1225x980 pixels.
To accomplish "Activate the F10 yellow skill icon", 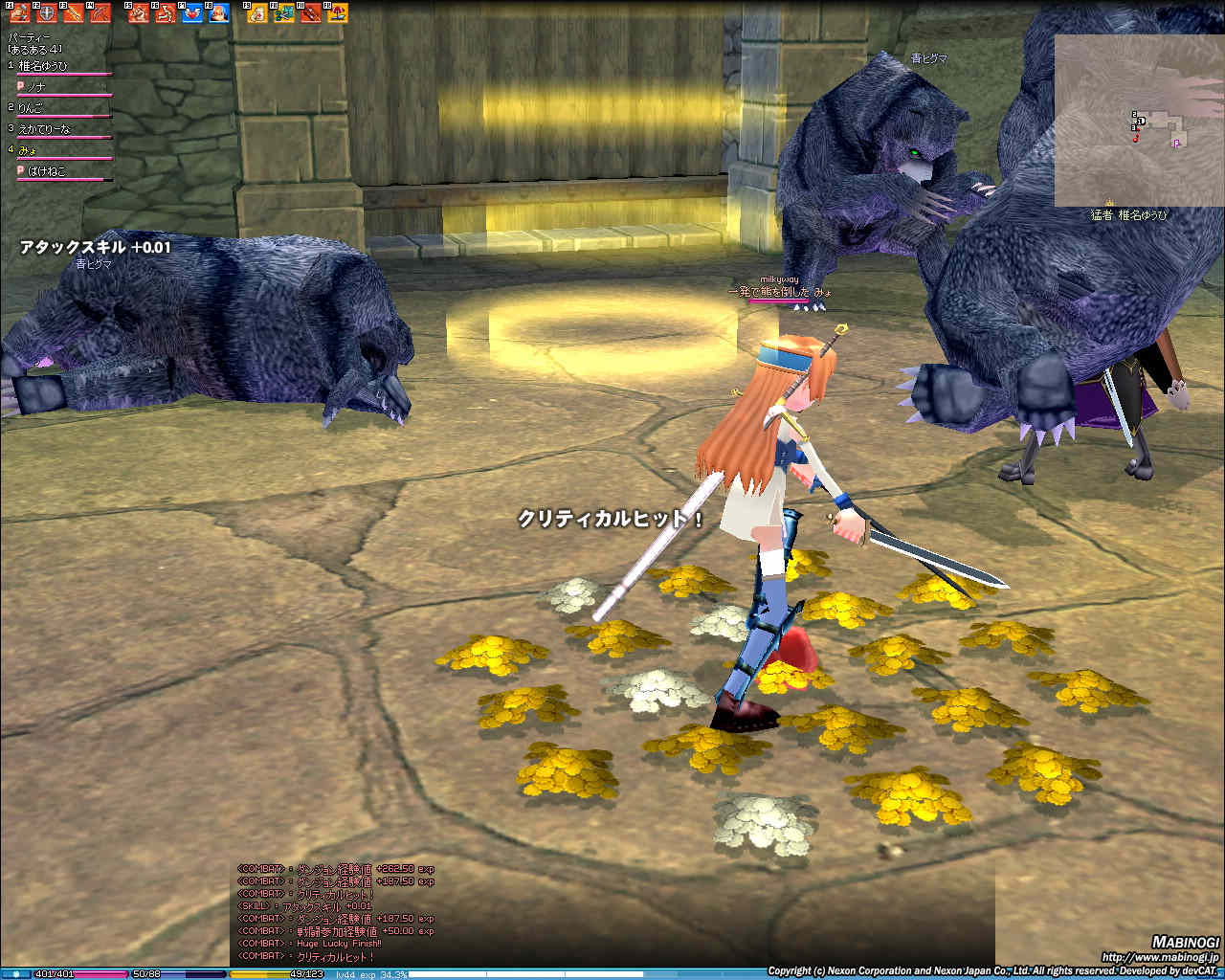I will (x=284, y=13).
